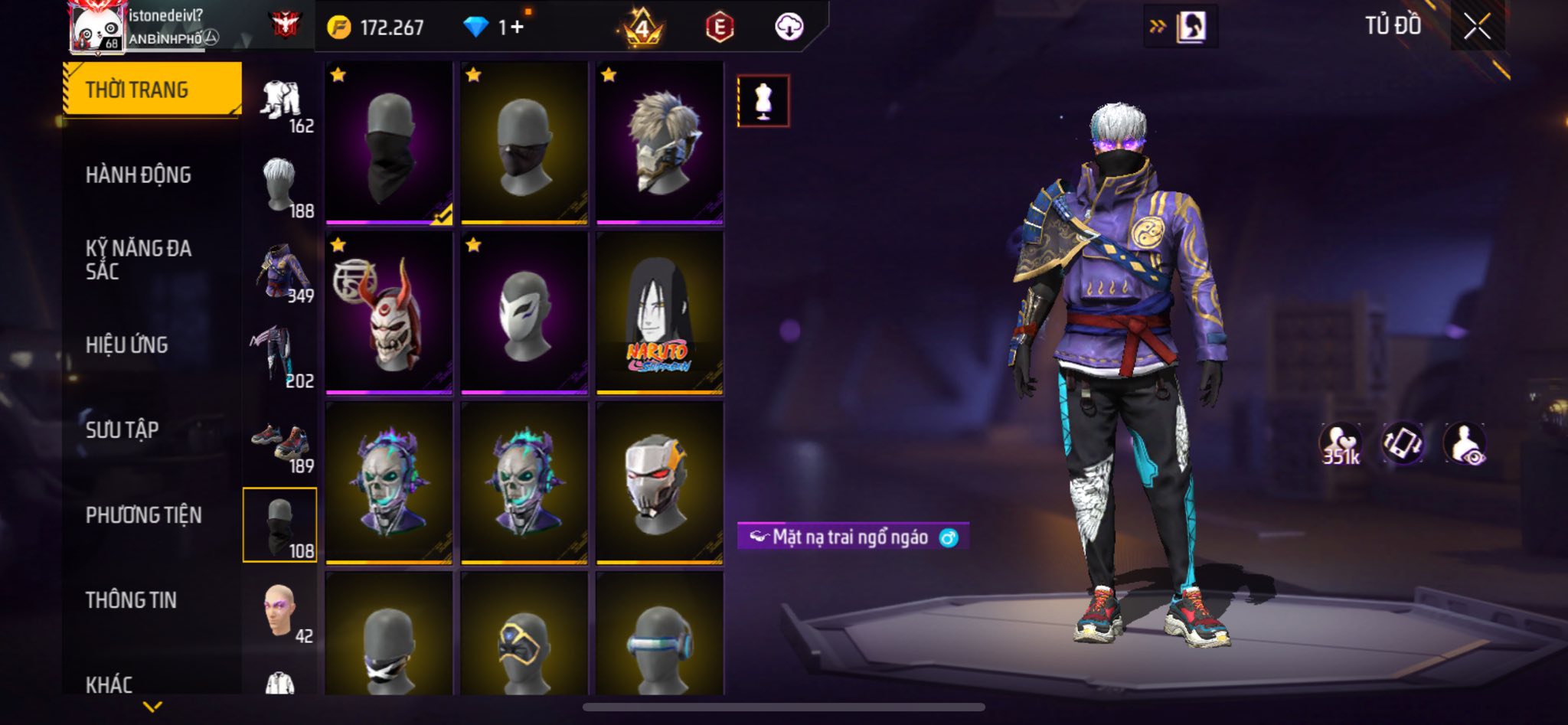Viewport: 1568px width, 725px height.
Task: Show the THÔNG TIN tab
Action: pos(131,600)
